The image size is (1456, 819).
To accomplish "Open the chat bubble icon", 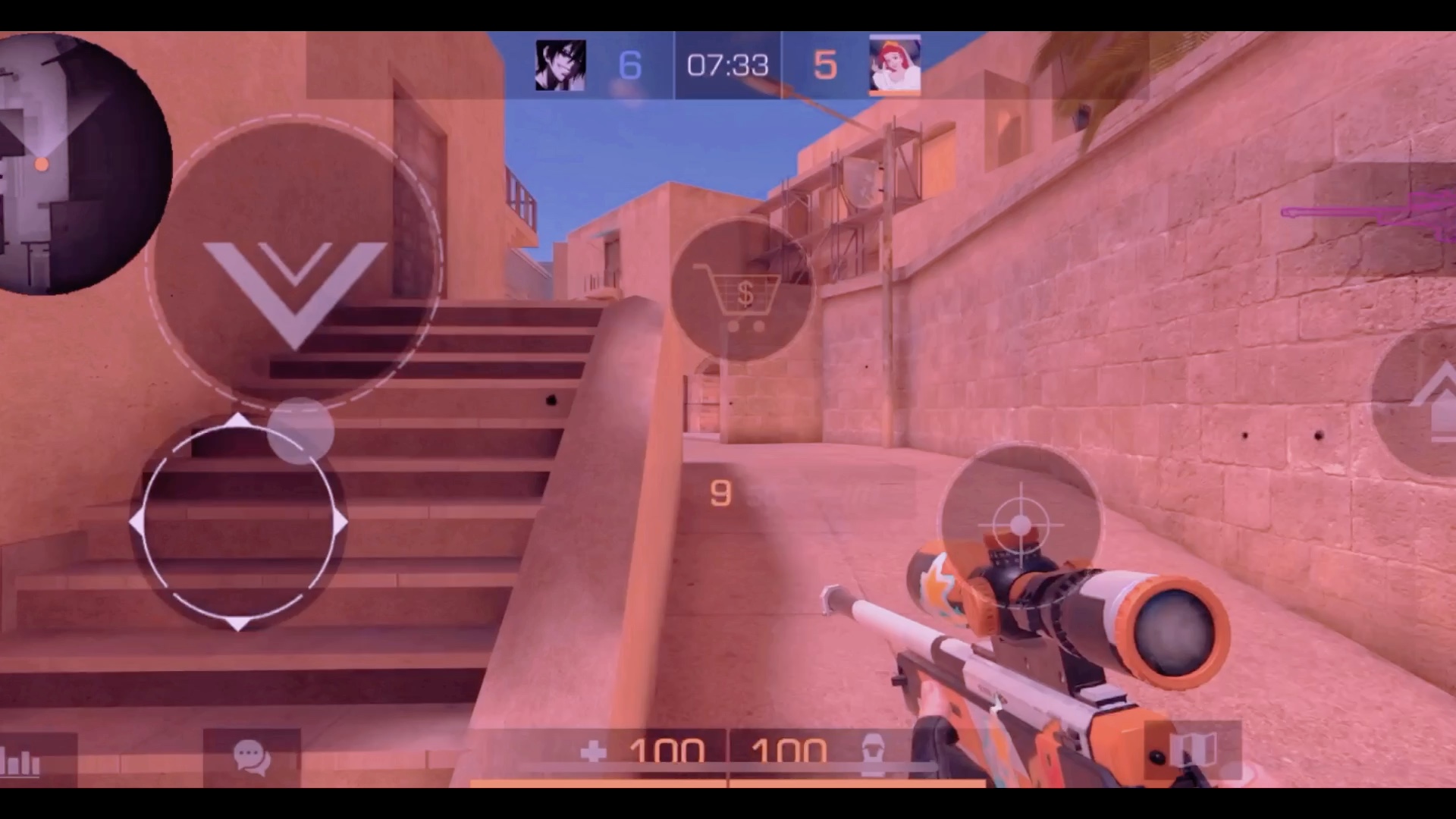I will tap(251, 757).
